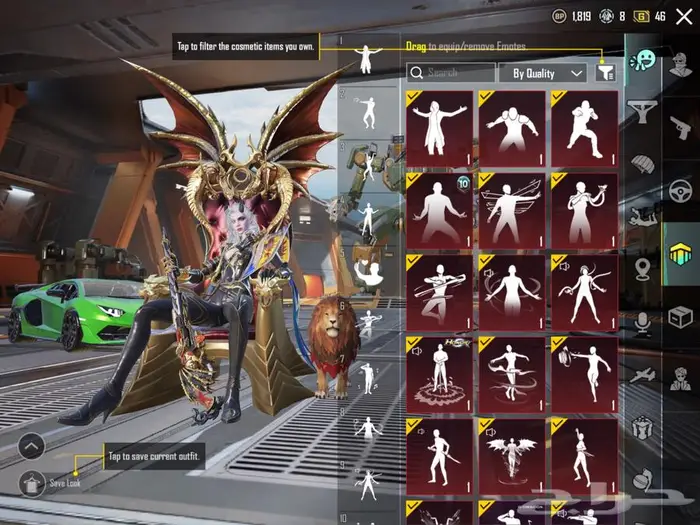Select the trench coat arms-spread emote
700x525 pixels.
pos(440,129)
